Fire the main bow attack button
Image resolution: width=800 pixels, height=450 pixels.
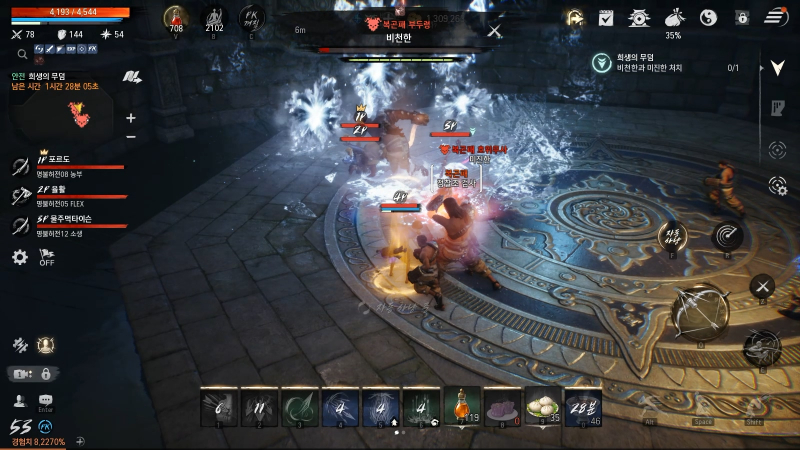699,310
